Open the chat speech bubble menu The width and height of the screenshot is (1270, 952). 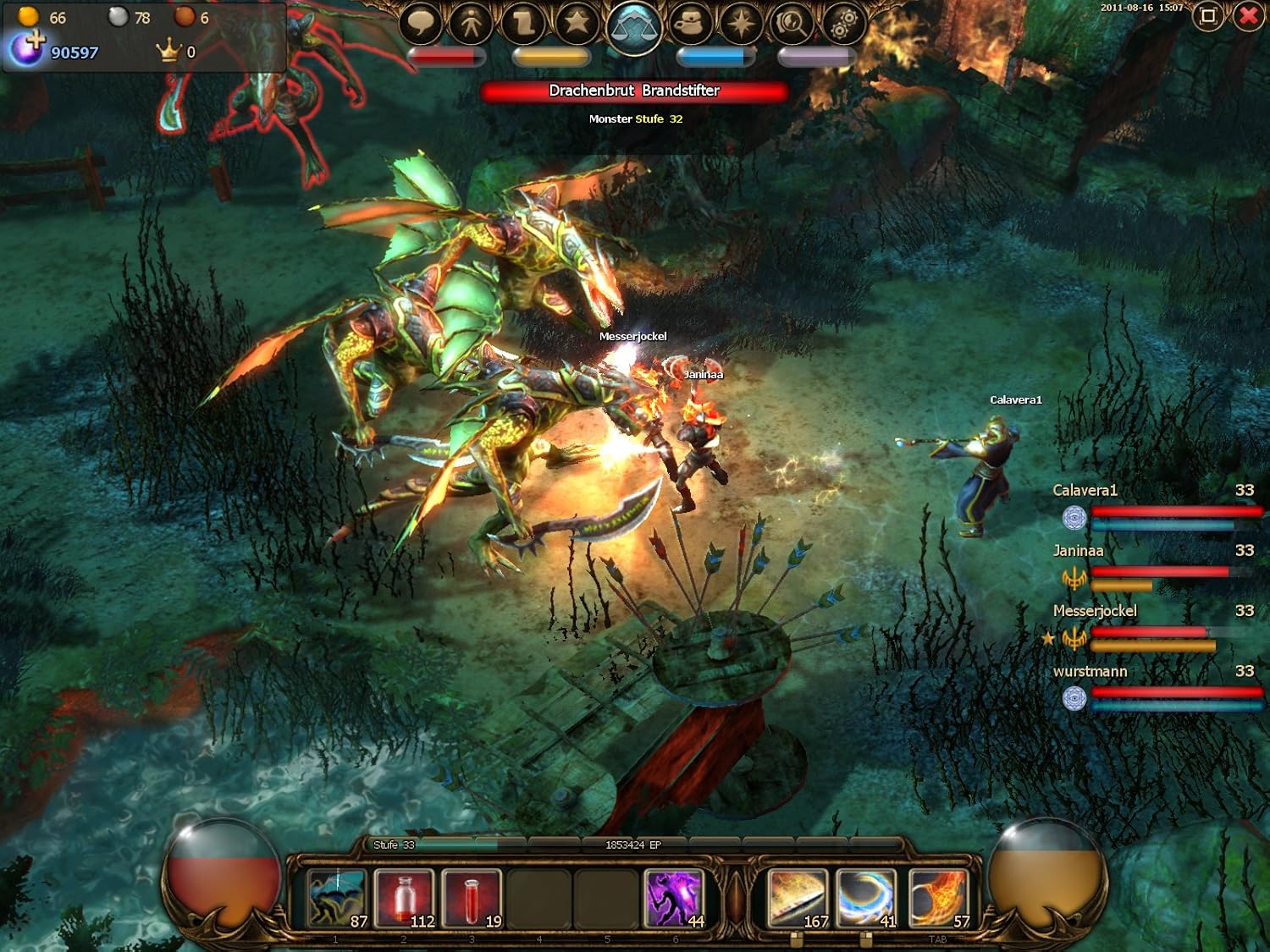click(421, 22)
